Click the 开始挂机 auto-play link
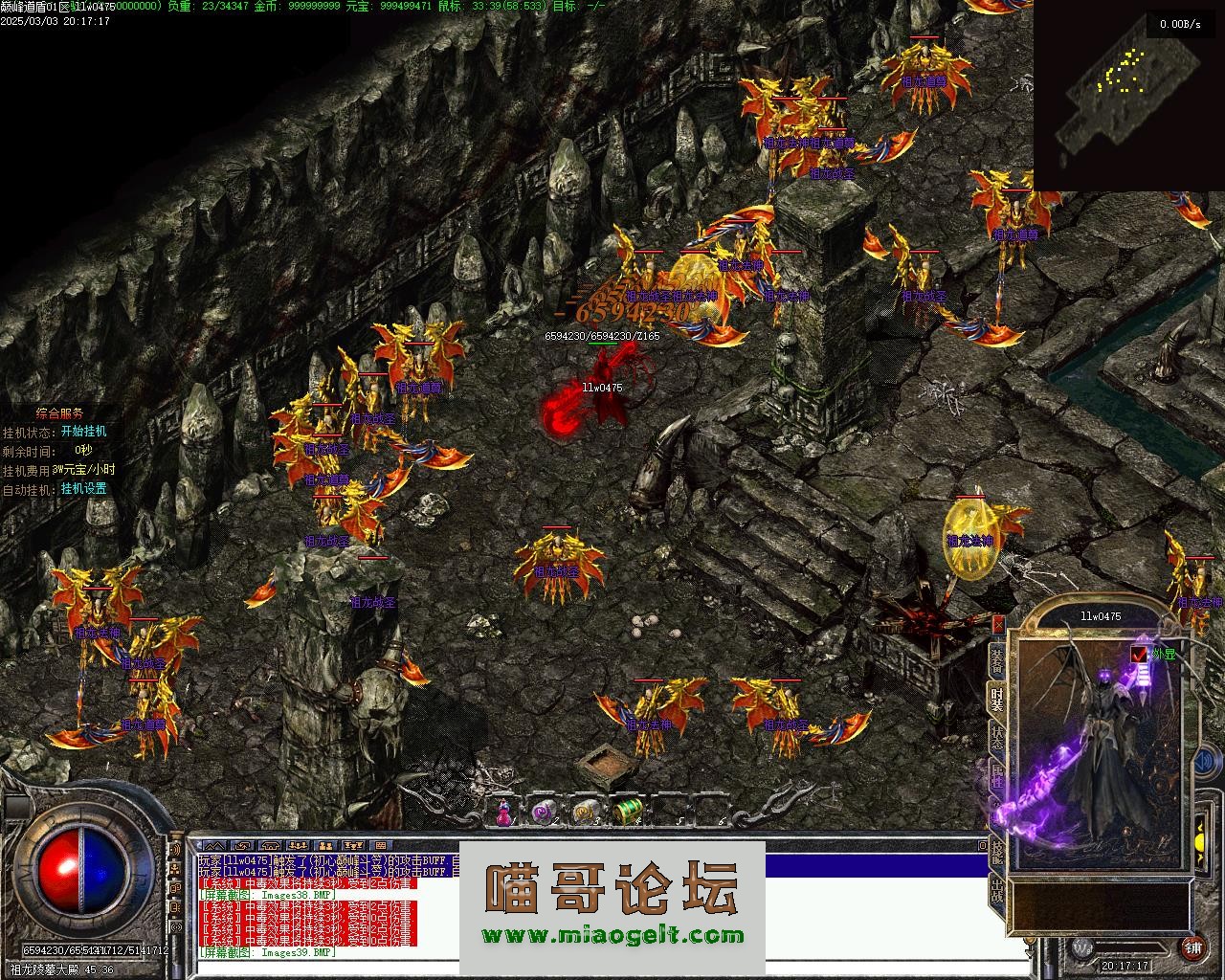 (x=83, y=432)
